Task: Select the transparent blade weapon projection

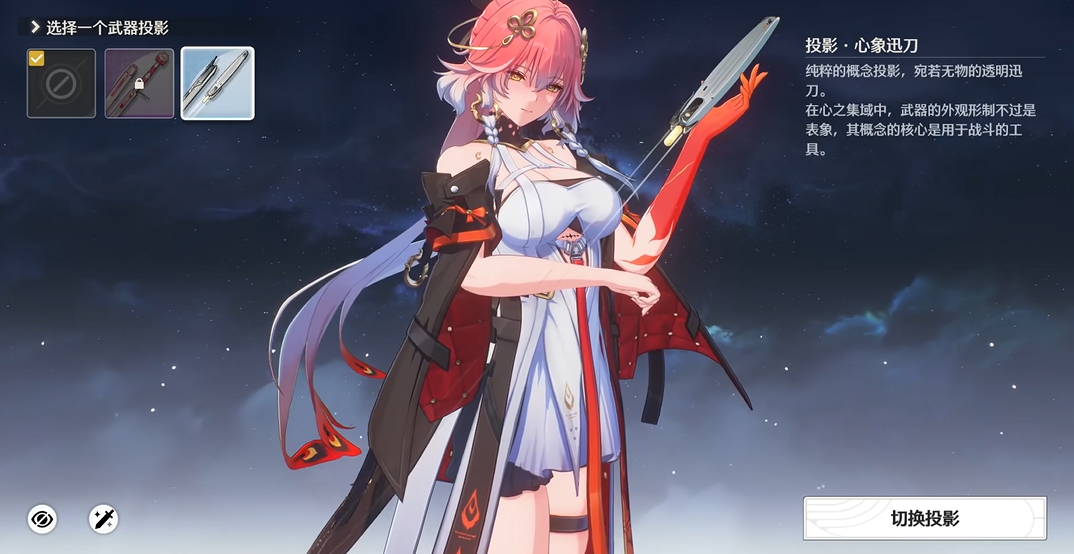Action: 217,84
